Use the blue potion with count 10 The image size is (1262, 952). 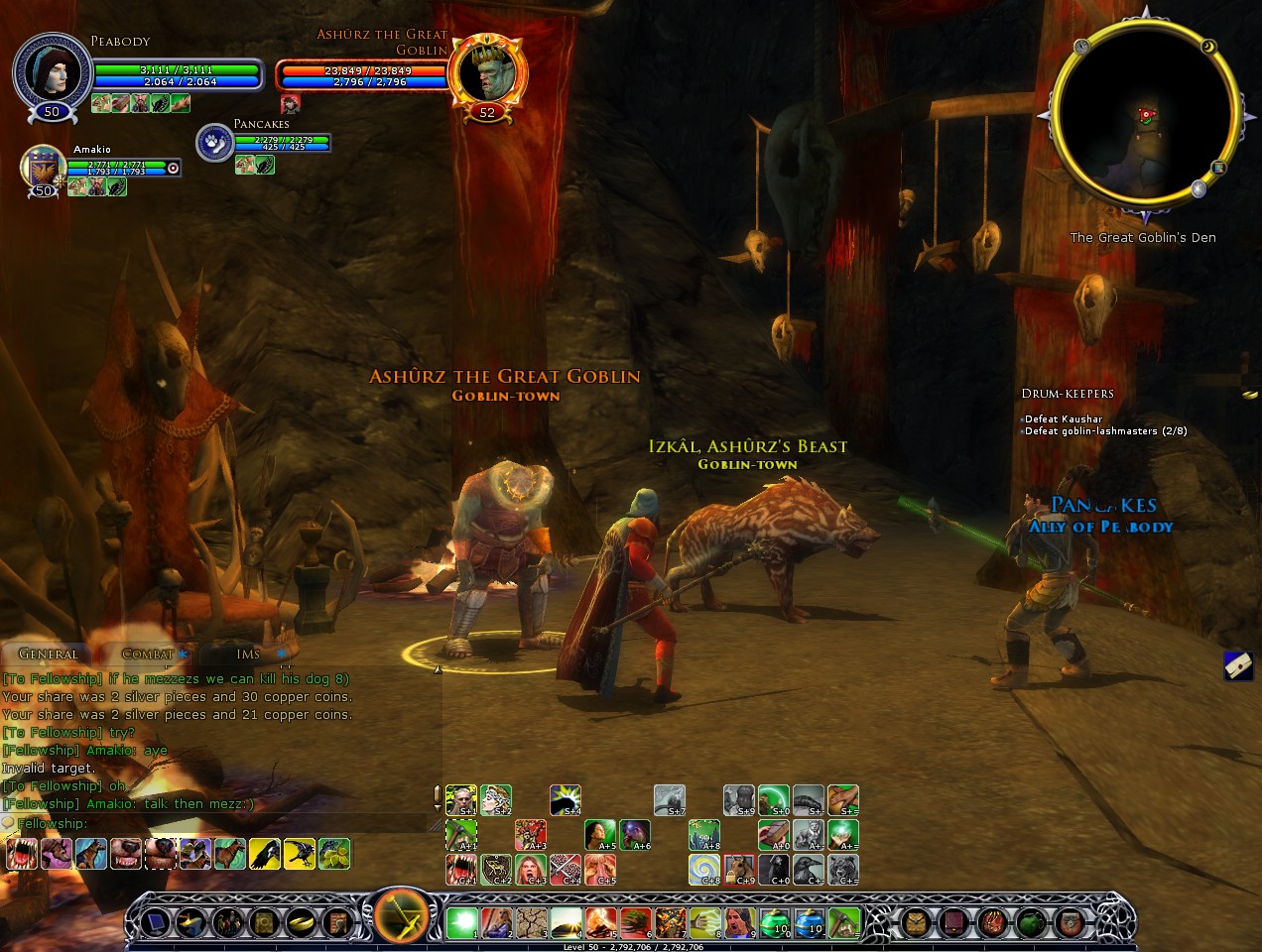click(x=810, y=923)
